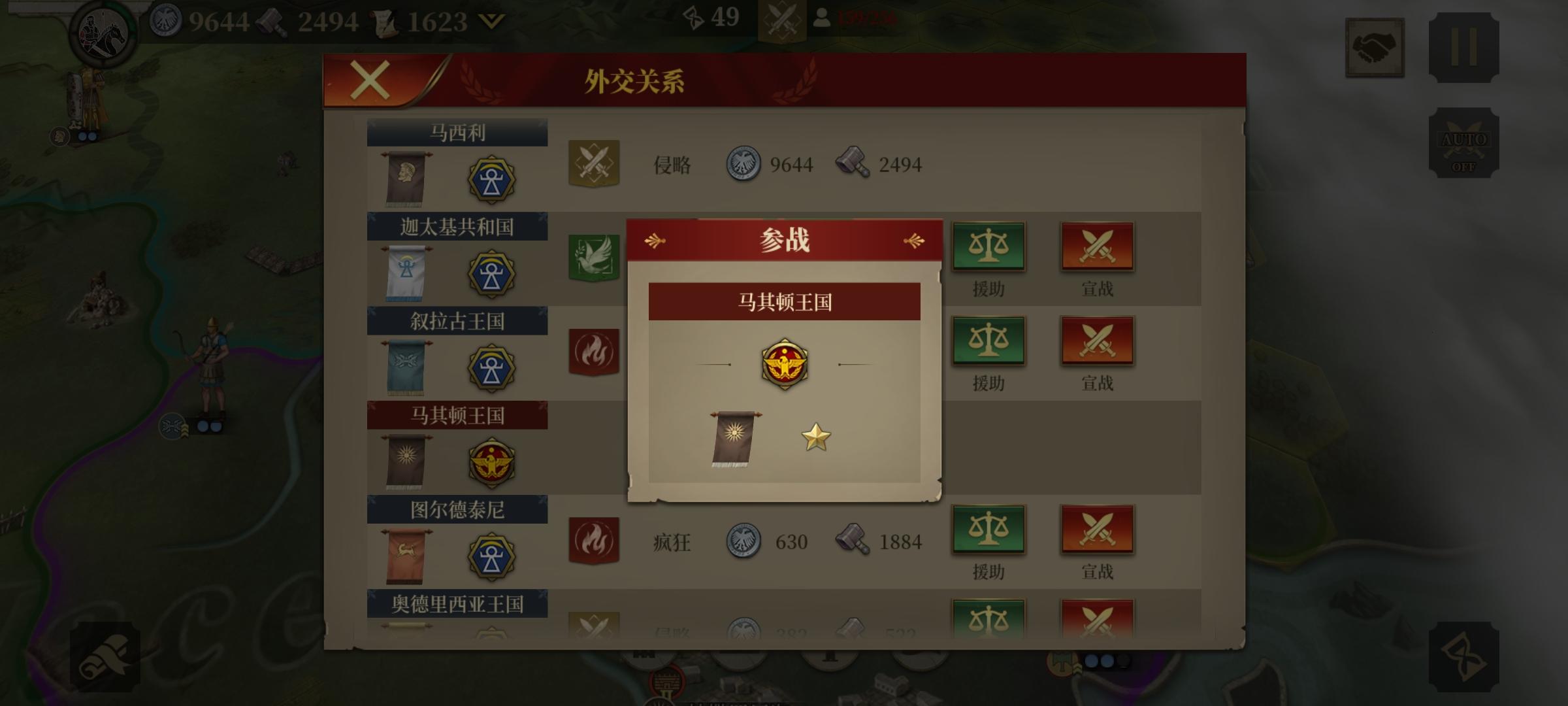Expand the resource dropdown arrow near 1623
Screen dimensions: 1568x706
[x=491, y=21]
